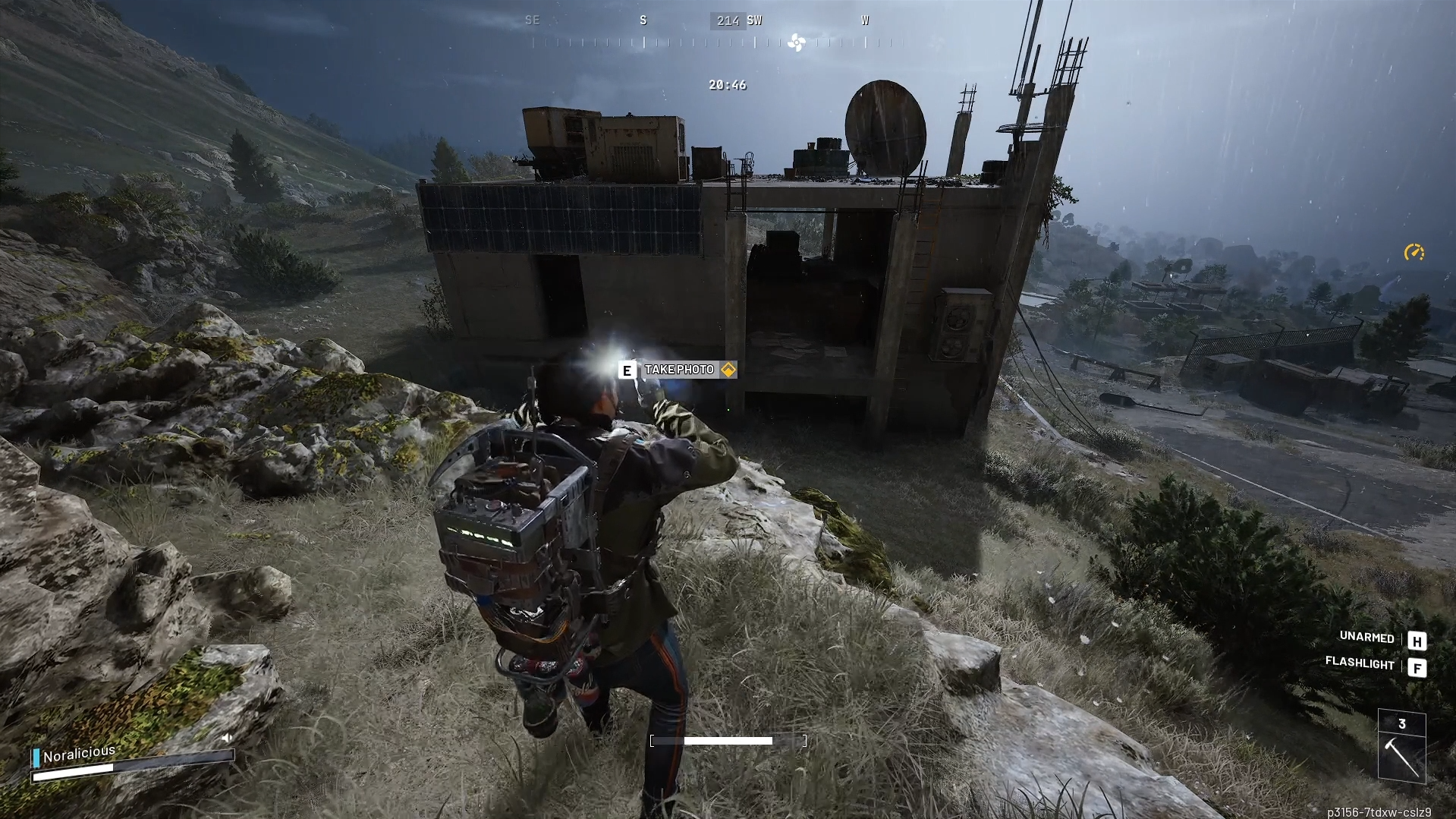Click the S marker on the compass bar
Screen dimensions: 1456x819
coord(643,20)
